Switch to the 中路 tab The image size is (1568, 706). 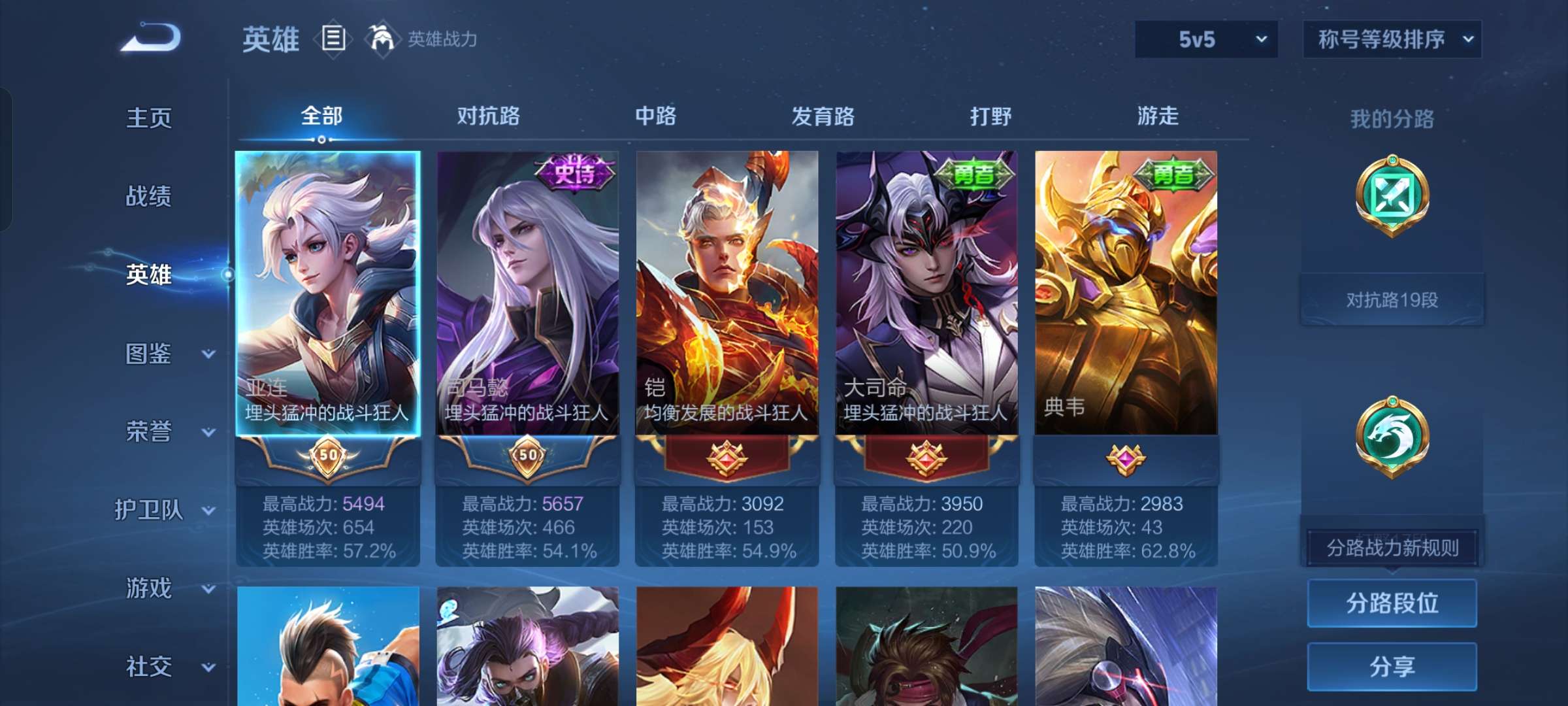[655, 116]
